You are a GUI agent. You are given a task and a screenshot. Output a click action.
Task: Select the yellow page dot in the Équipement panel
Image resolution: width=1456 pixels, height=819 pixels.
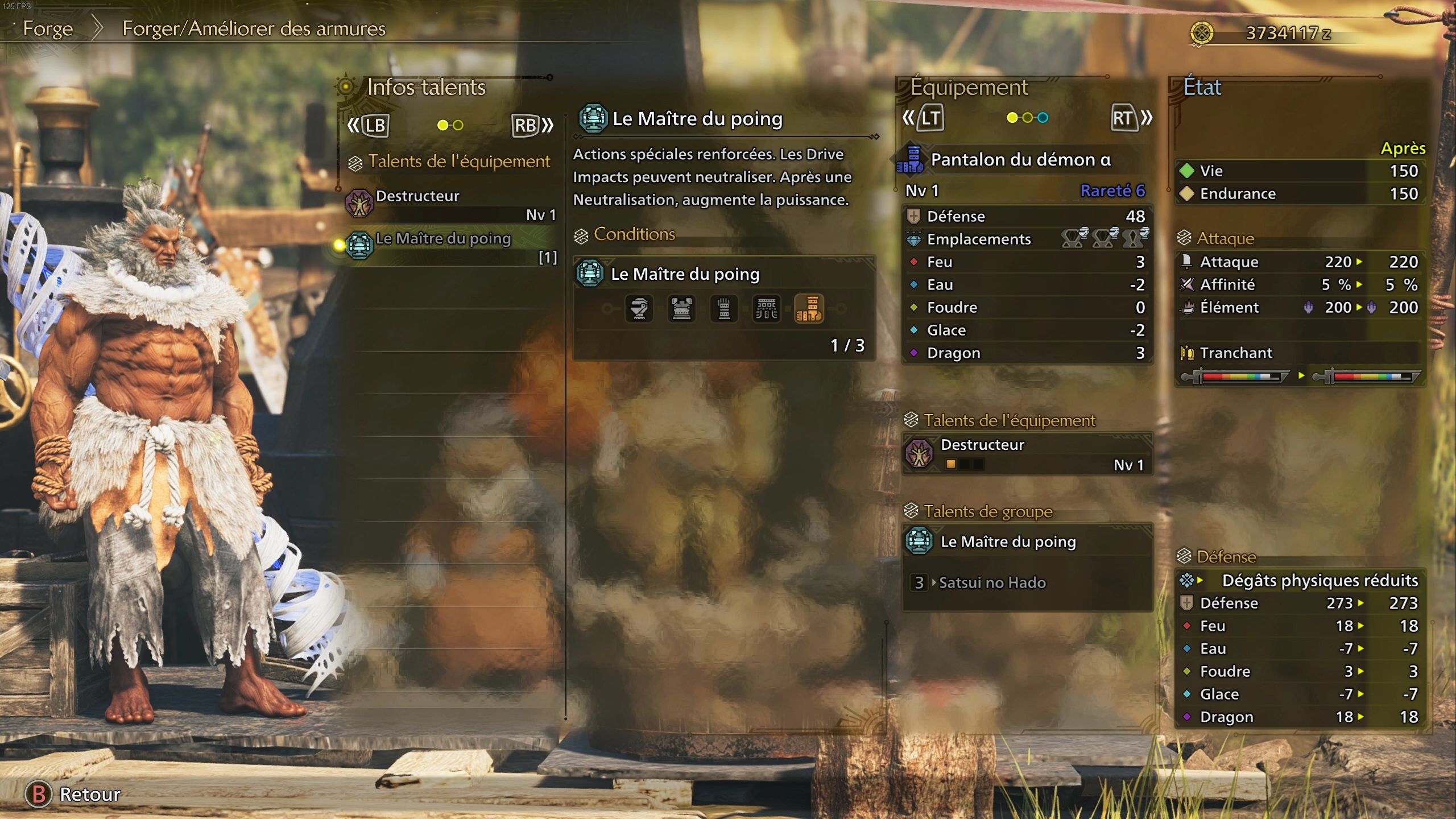click(1012, 118)
